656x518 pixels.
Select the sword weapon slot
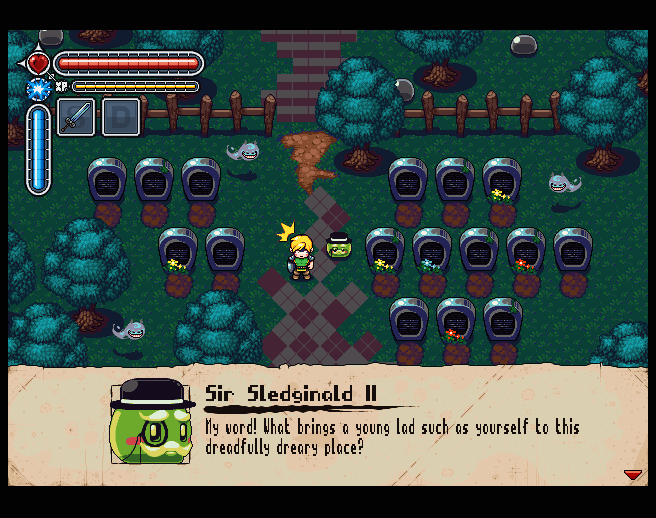pos(76,117)
